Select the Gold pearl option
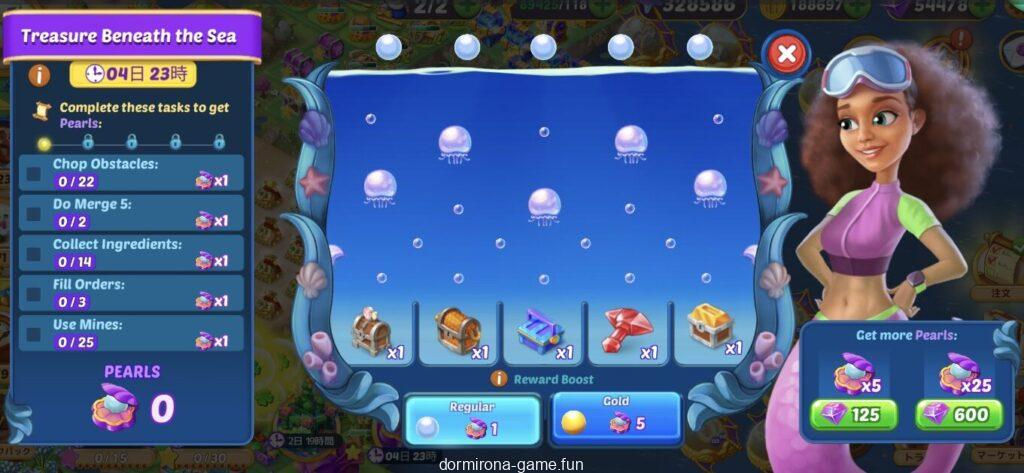 (615, 418)
